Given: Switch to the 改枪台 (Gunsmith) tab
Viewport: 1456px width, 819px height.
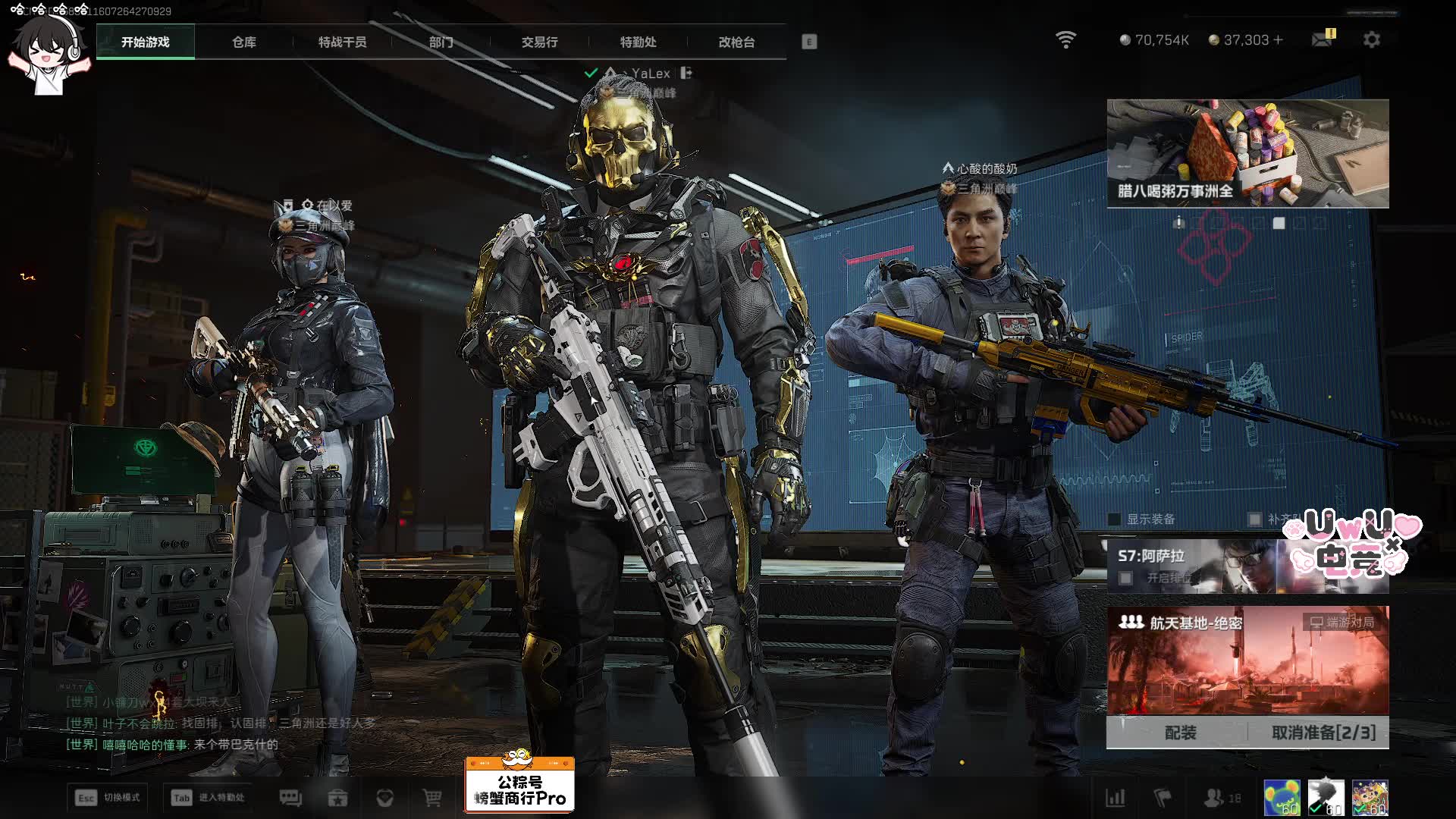Looking at the screenshot, I should click(736, 42).
